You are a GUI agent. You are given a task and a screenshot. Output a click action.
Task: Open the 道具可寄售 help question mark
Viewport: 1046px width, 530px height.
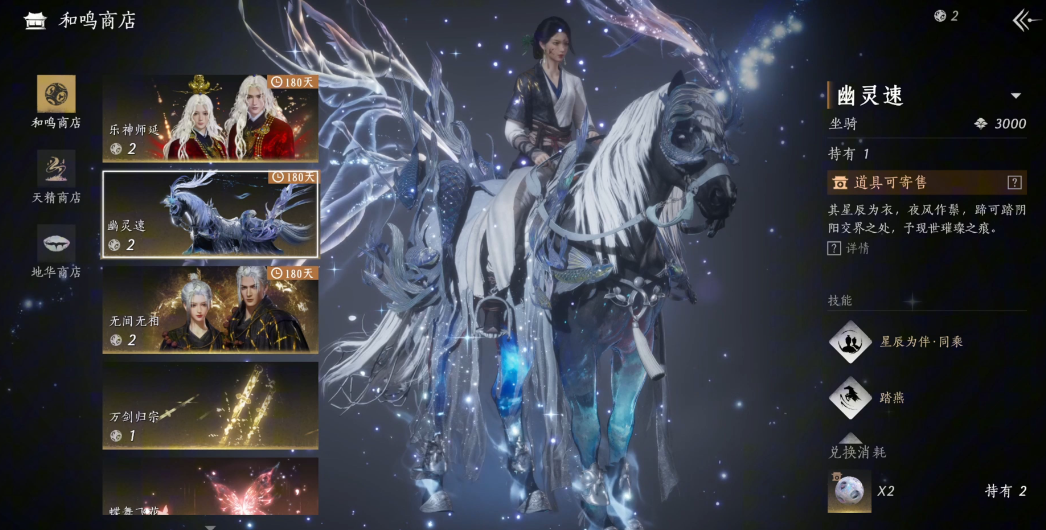[1014, 183]
